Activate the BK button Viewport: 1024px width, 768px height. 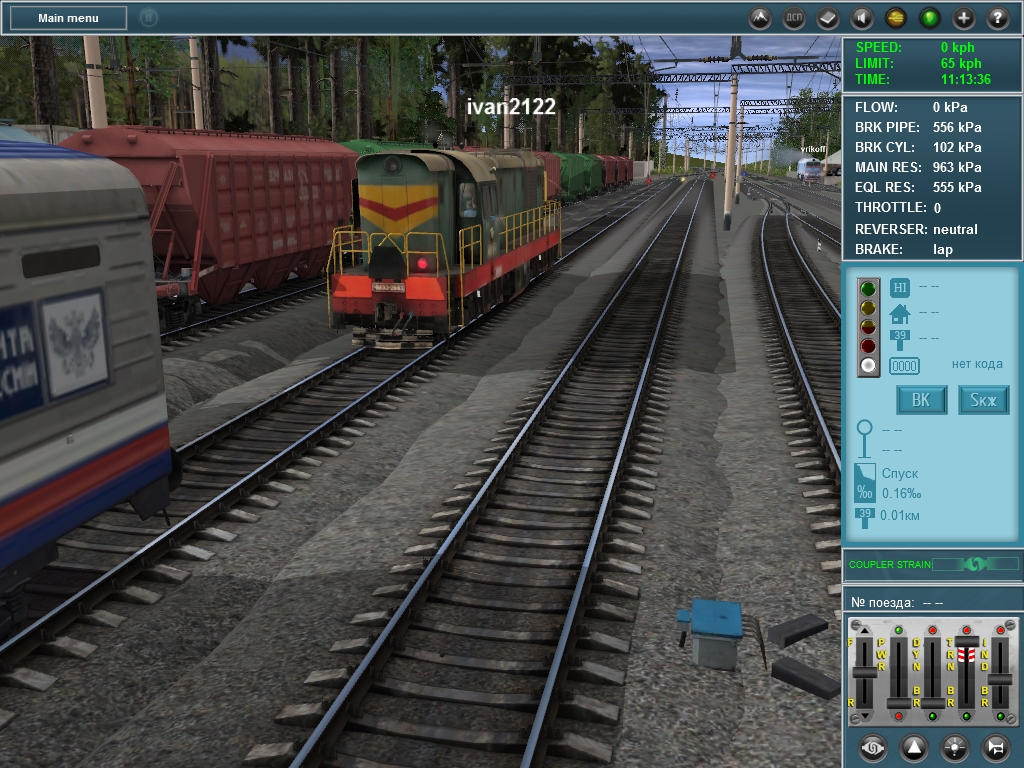[921, 401]
